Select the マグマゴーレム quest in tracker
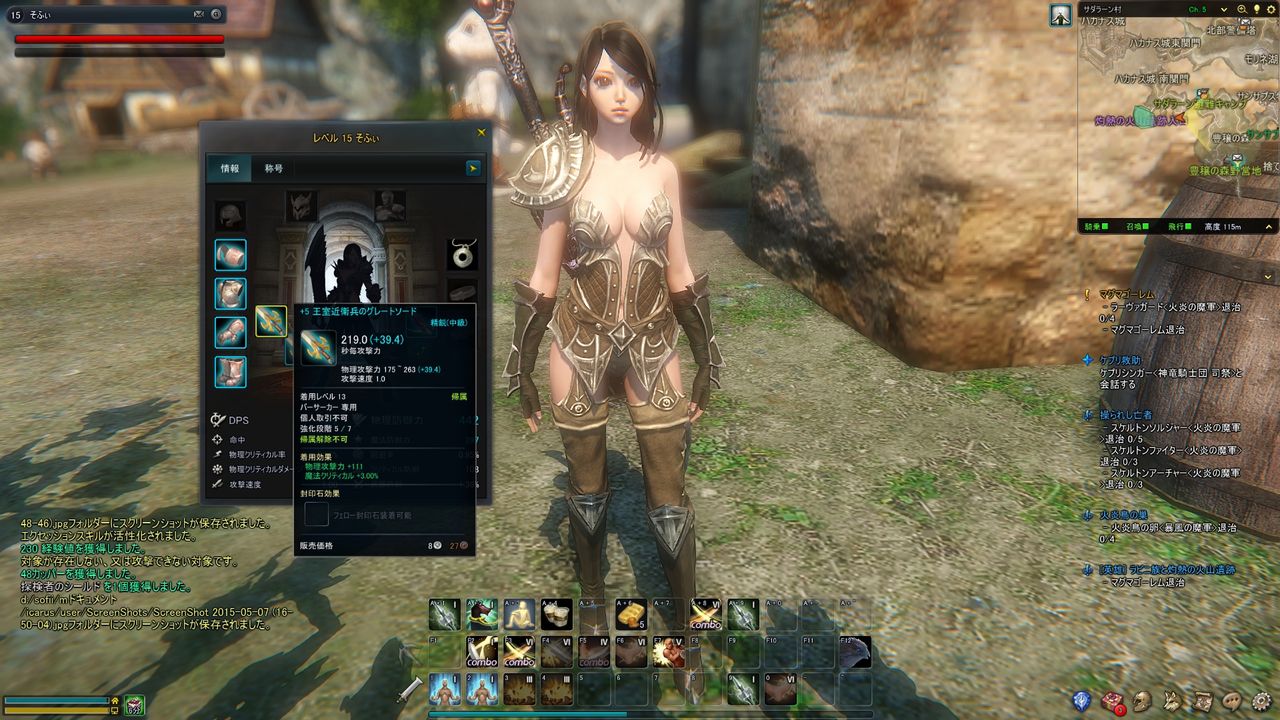This screenshot has height=720, width=1280. (1125, 294)
